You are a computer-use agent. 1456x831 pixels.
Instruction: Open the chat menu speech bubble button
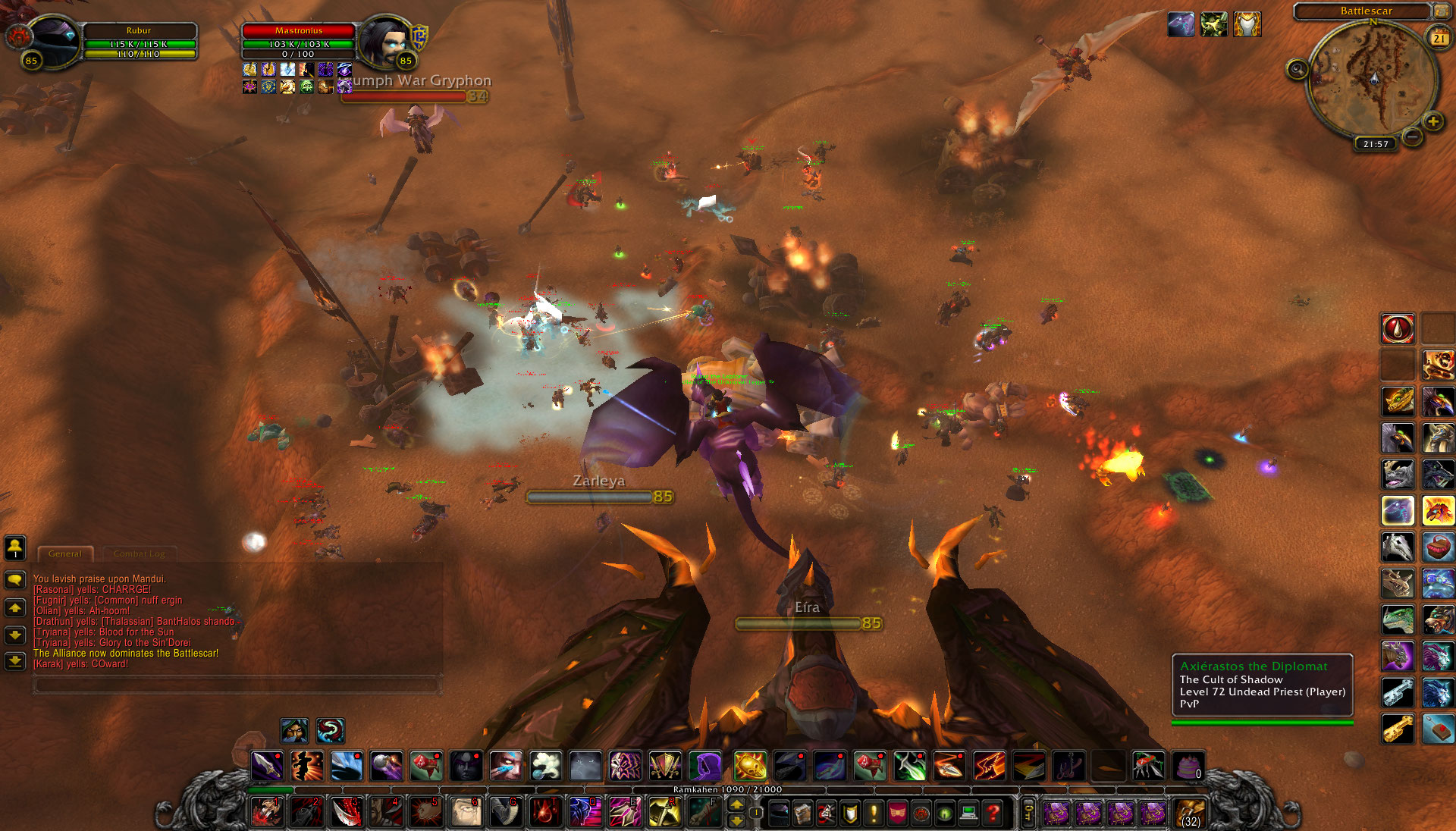[x=15, y=580]
